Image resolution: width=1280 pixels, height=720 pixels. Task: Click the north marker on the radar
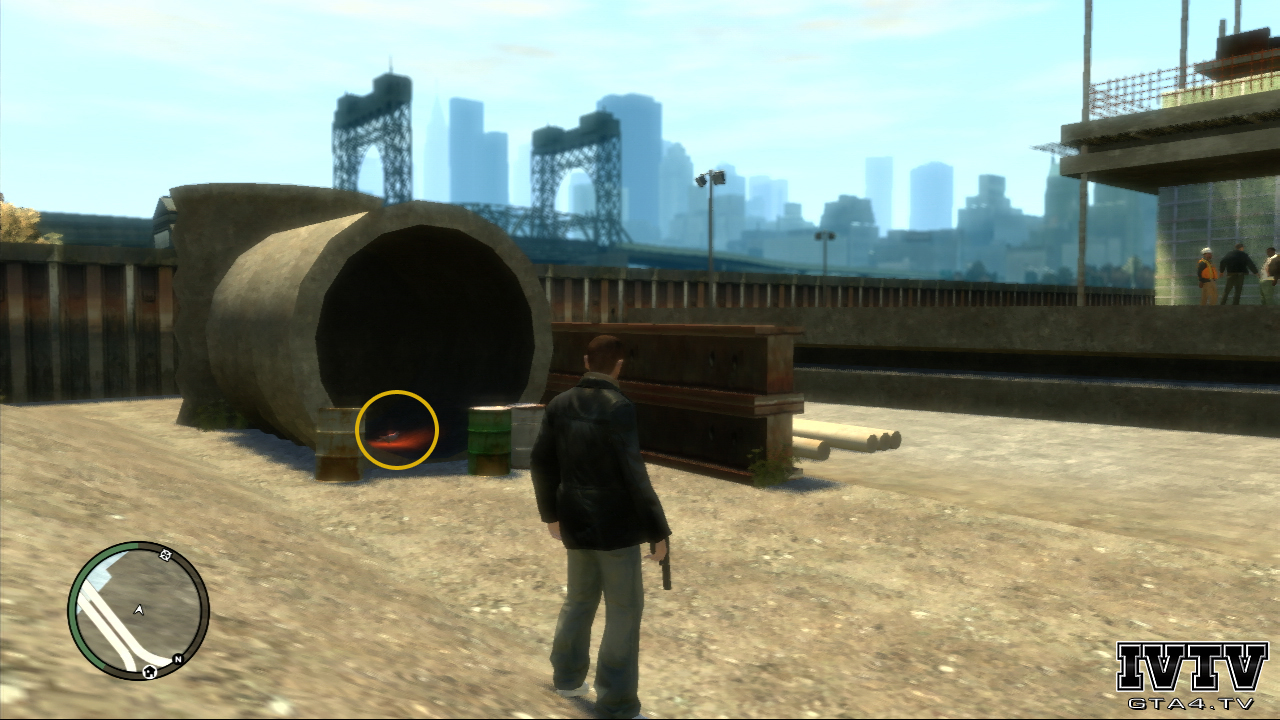tap(178, 659)
